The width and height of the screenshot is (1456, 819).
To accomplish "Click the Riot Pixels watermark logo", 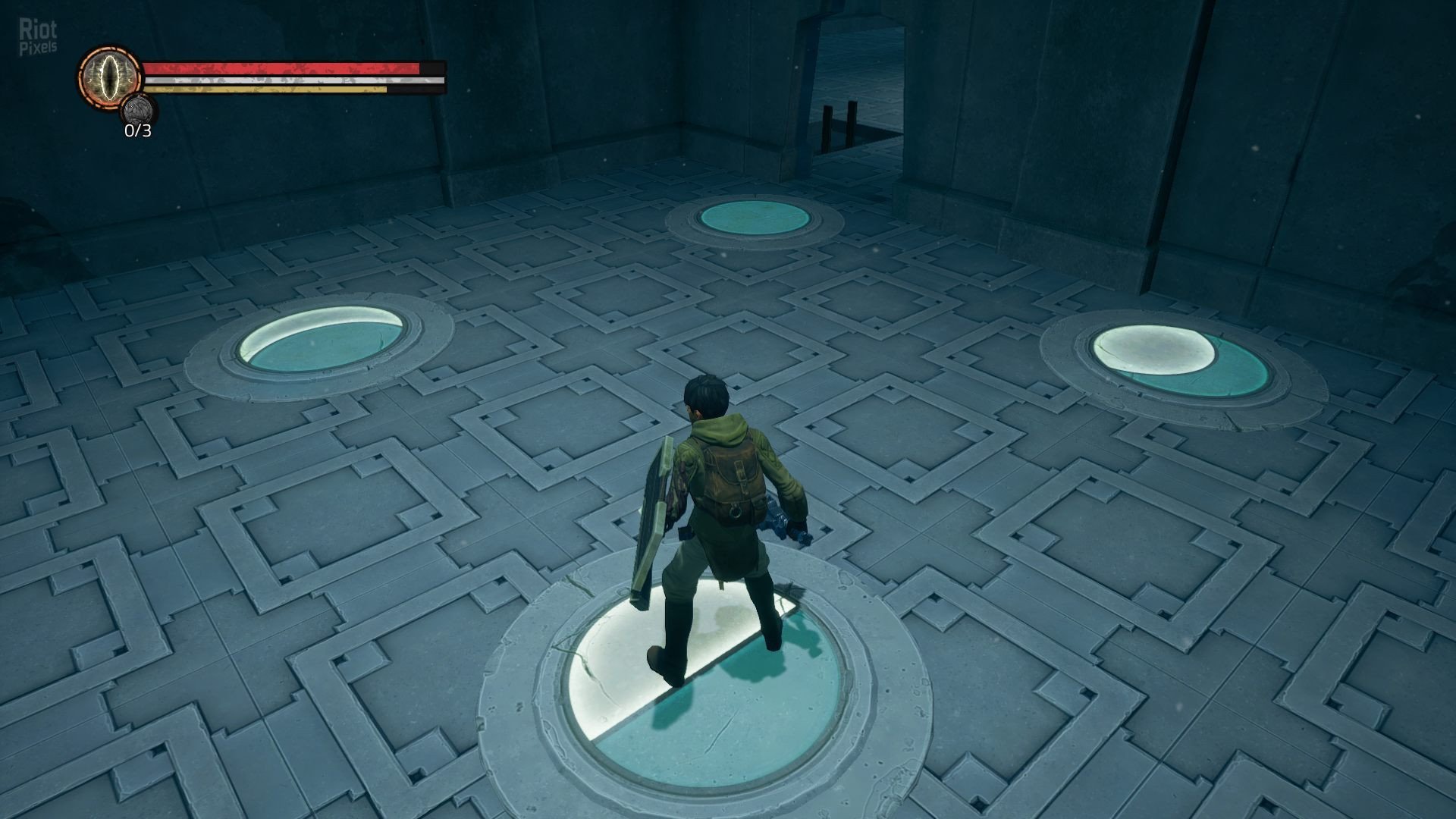I will coord(38,38).
